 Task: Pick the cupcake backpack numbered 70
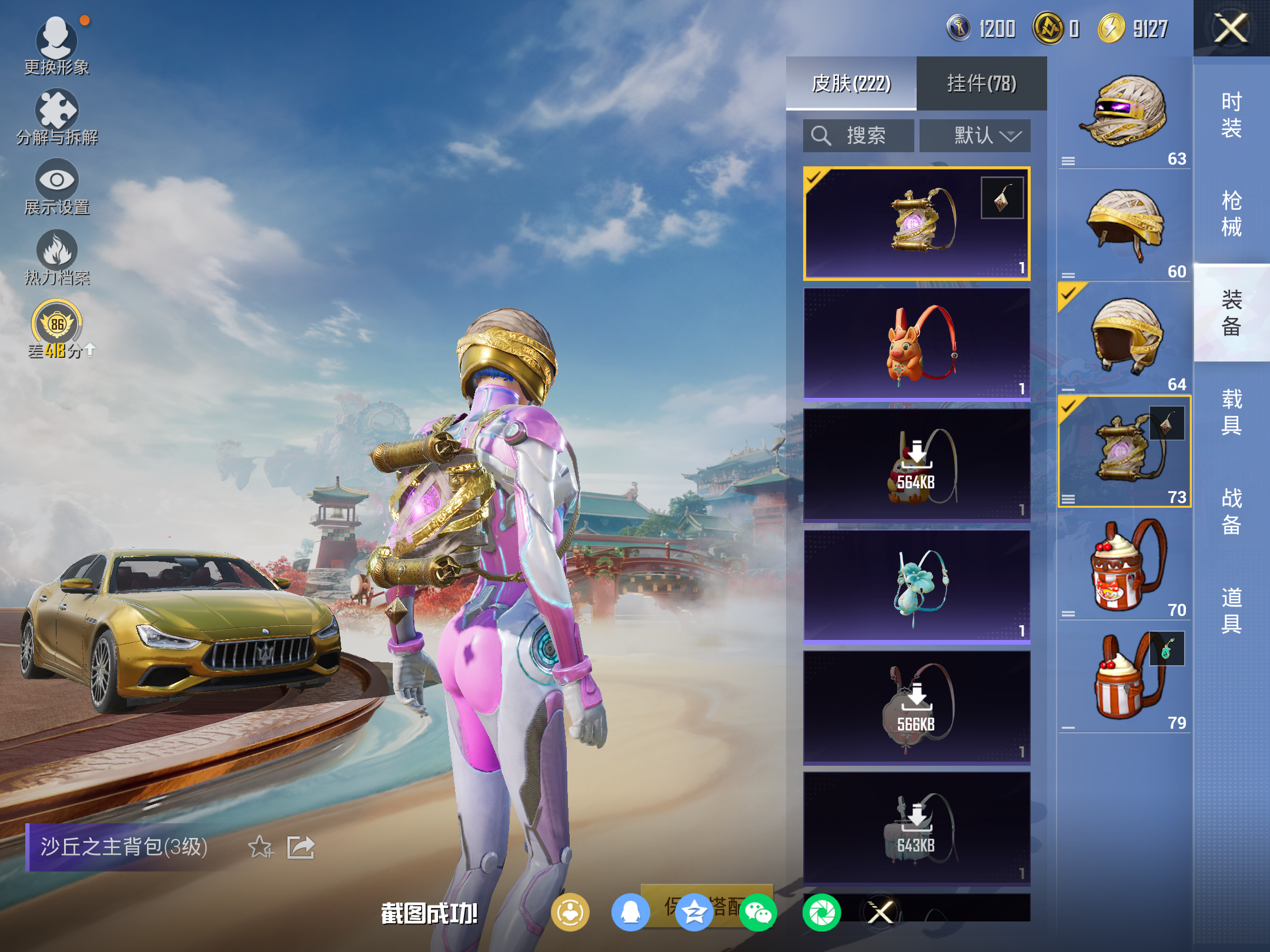coord(1124,565)
